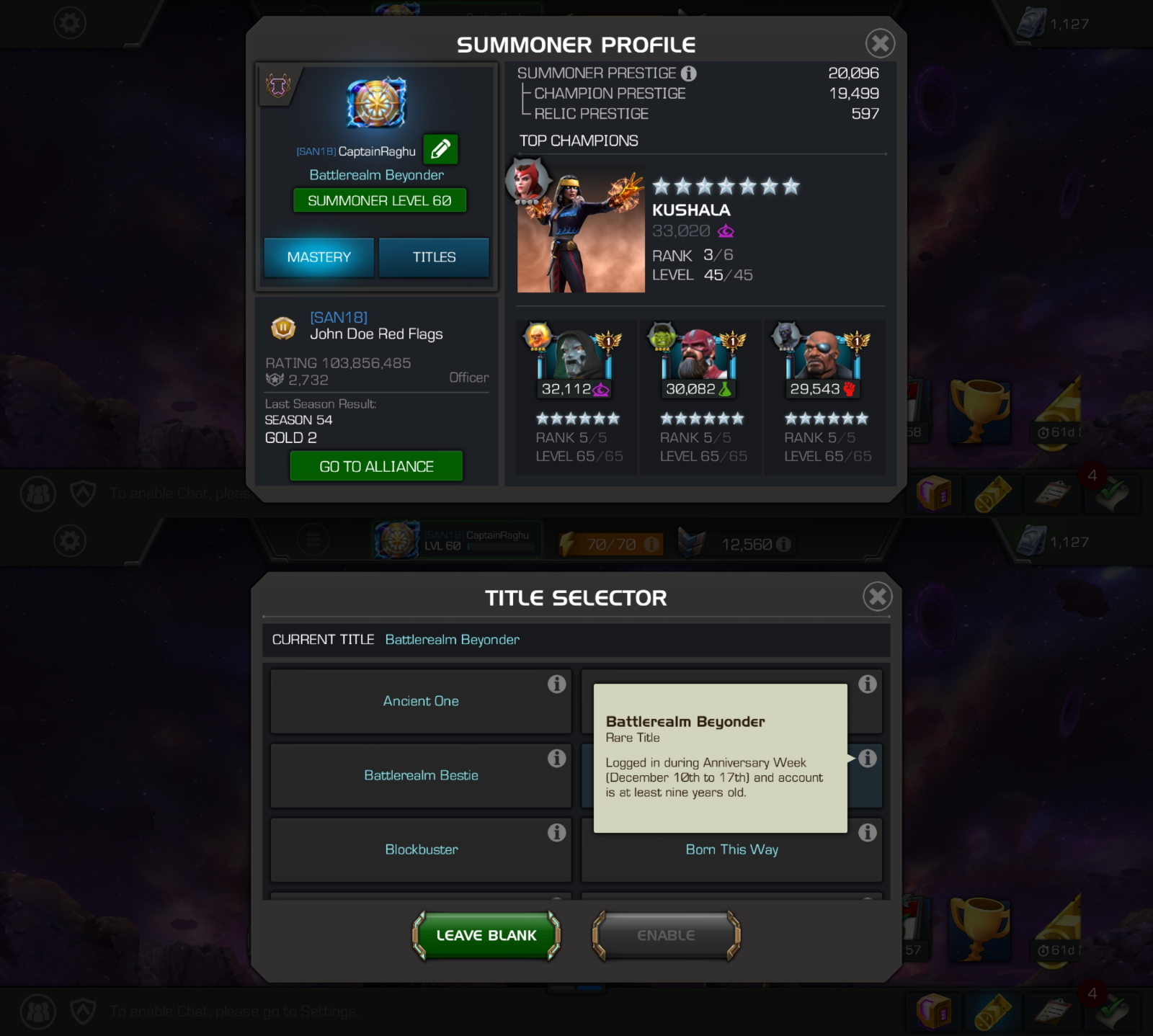Choose the Born This Way title
Viewport: 1153px width, 1036px height.
pyautogui.click(x=731, y=850)
